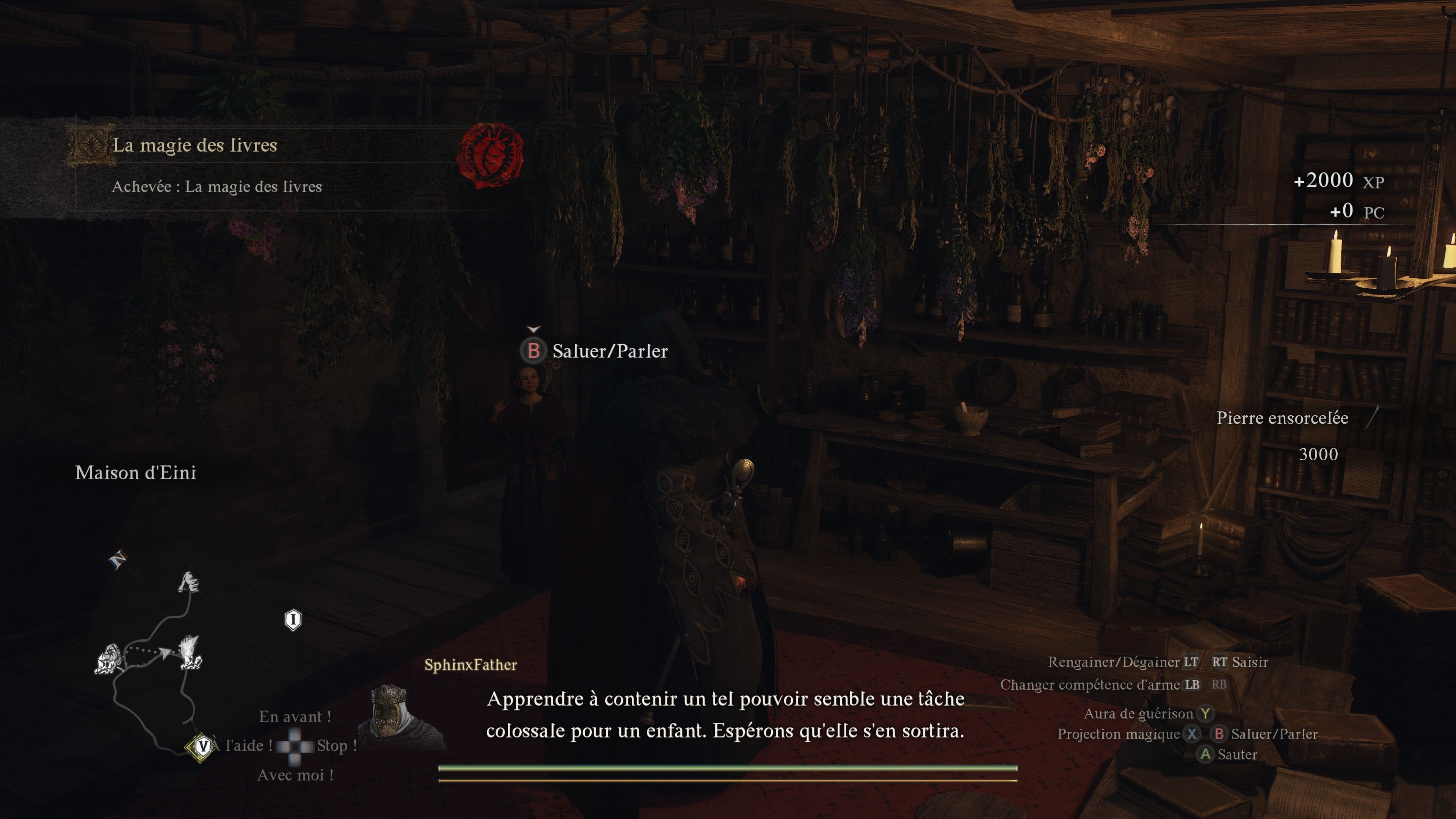1456x819 pixels.
Task: Click the X Projection magique skill icon
Action: 1191,734
